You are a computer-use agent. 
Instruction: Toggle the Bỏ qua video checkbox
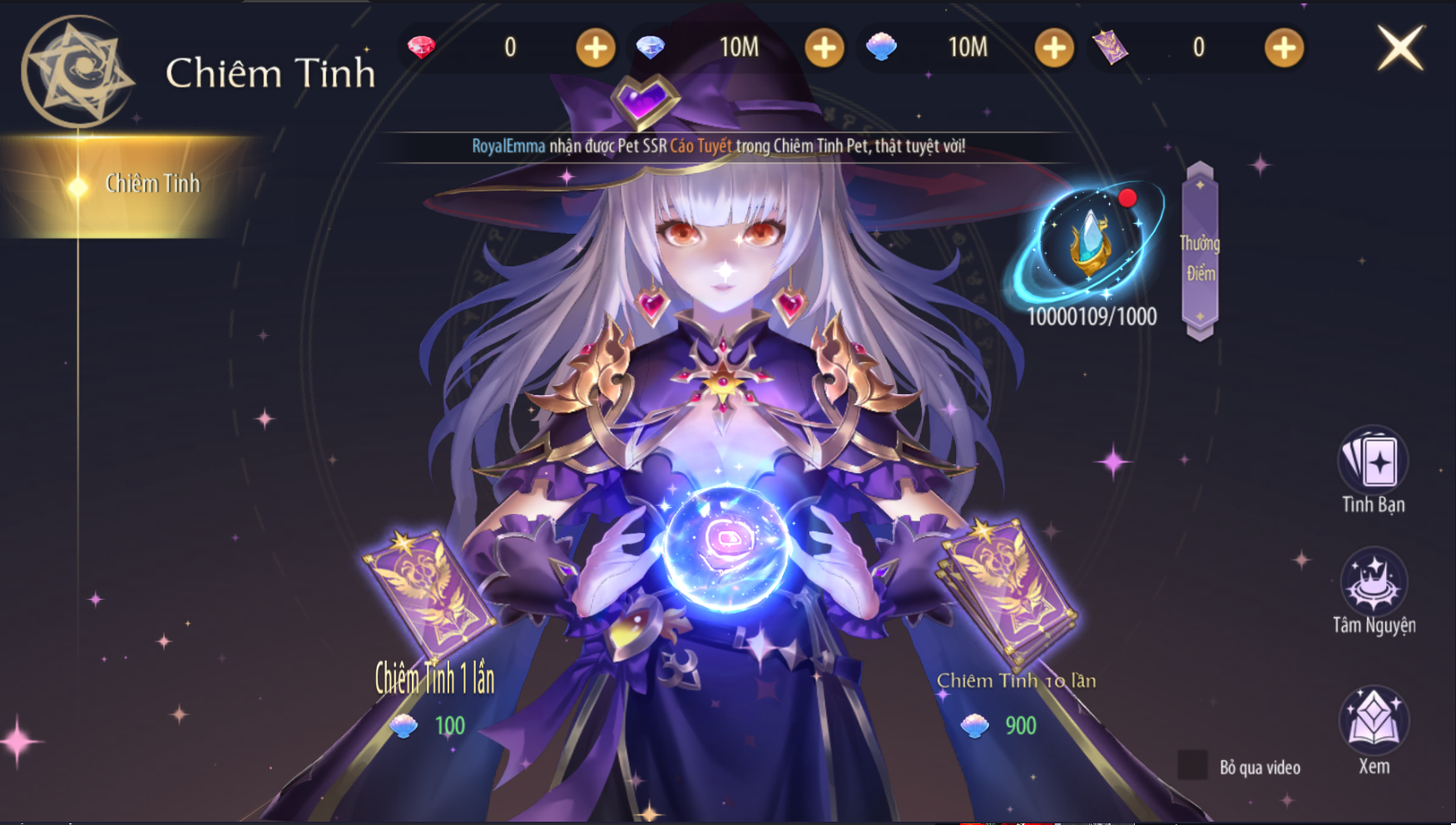[x=1192, y=765]
